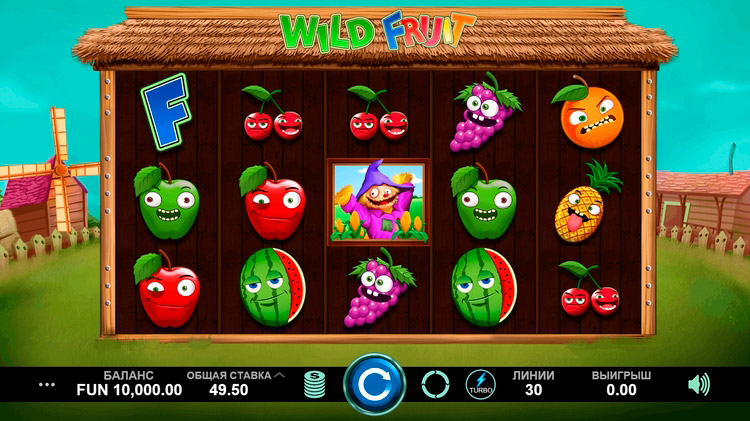750x421 pixels.
Task: Open the coin stack bet settings
Action: 315,383
